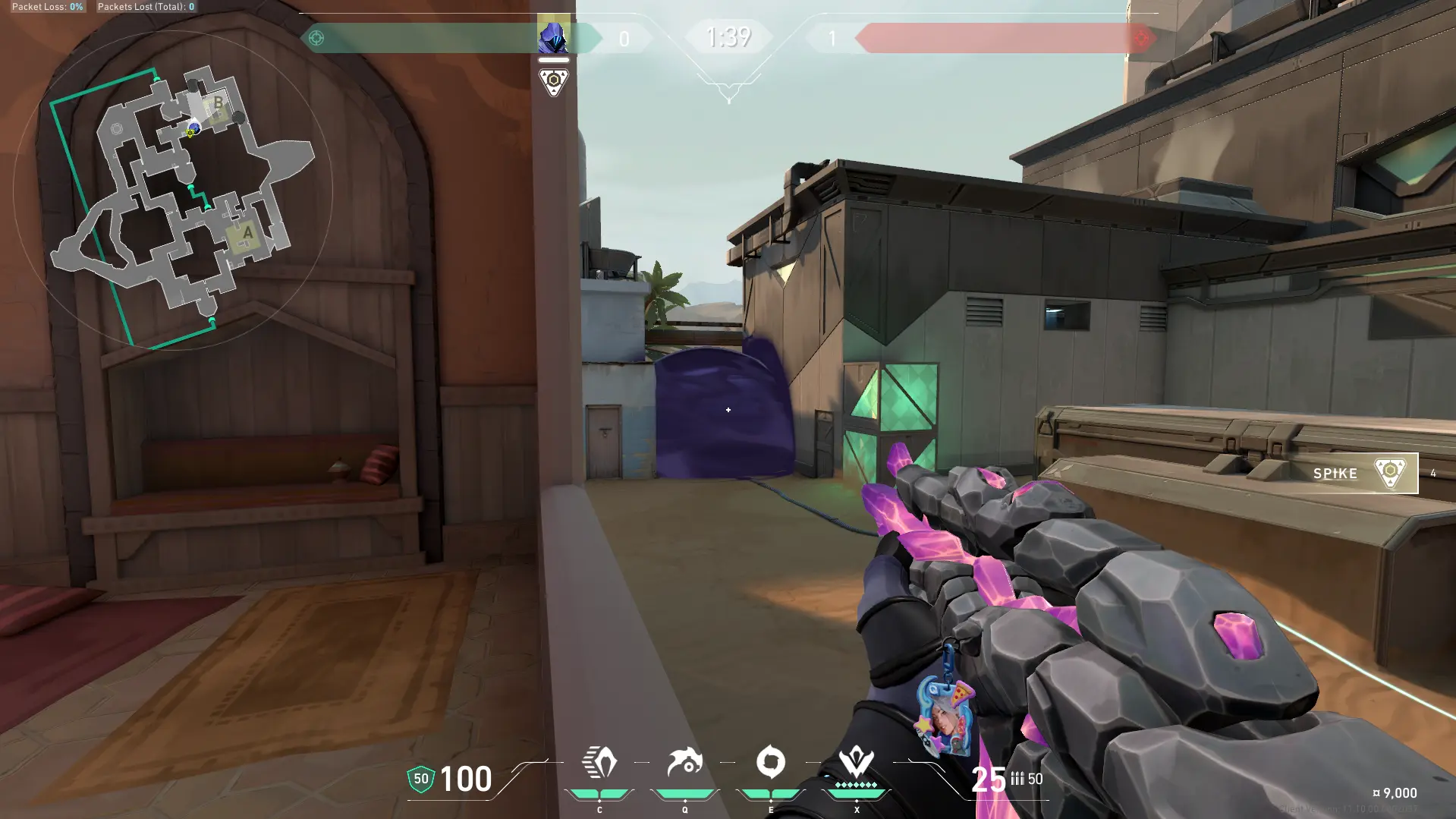The height and width of the screenshot is (819, 1456).
Task: Click the circular minimap
Action: tap(173, 190)
